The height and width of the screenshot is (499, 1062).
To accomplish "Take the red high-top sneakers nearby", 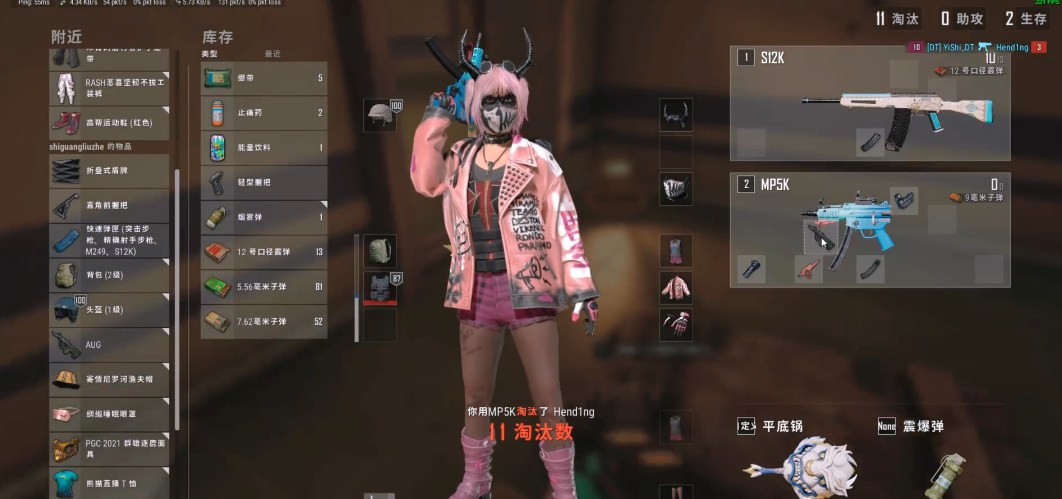I will [x=110, y=122].
